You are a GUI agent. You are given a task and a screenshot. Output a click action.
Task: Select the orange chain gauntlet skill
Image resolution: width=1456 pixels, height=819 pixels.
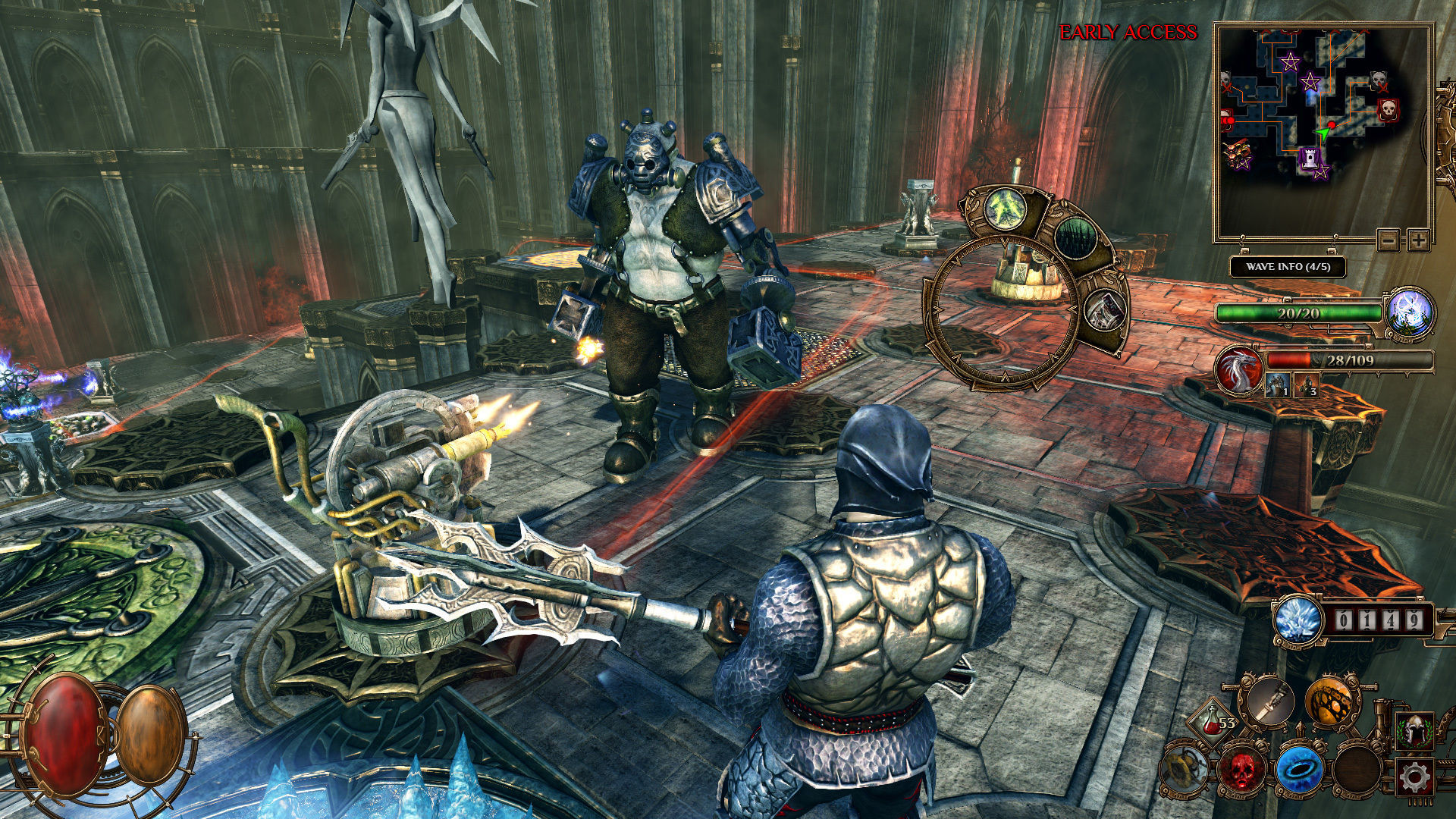pyautogui.click(x=1331, y=701)
